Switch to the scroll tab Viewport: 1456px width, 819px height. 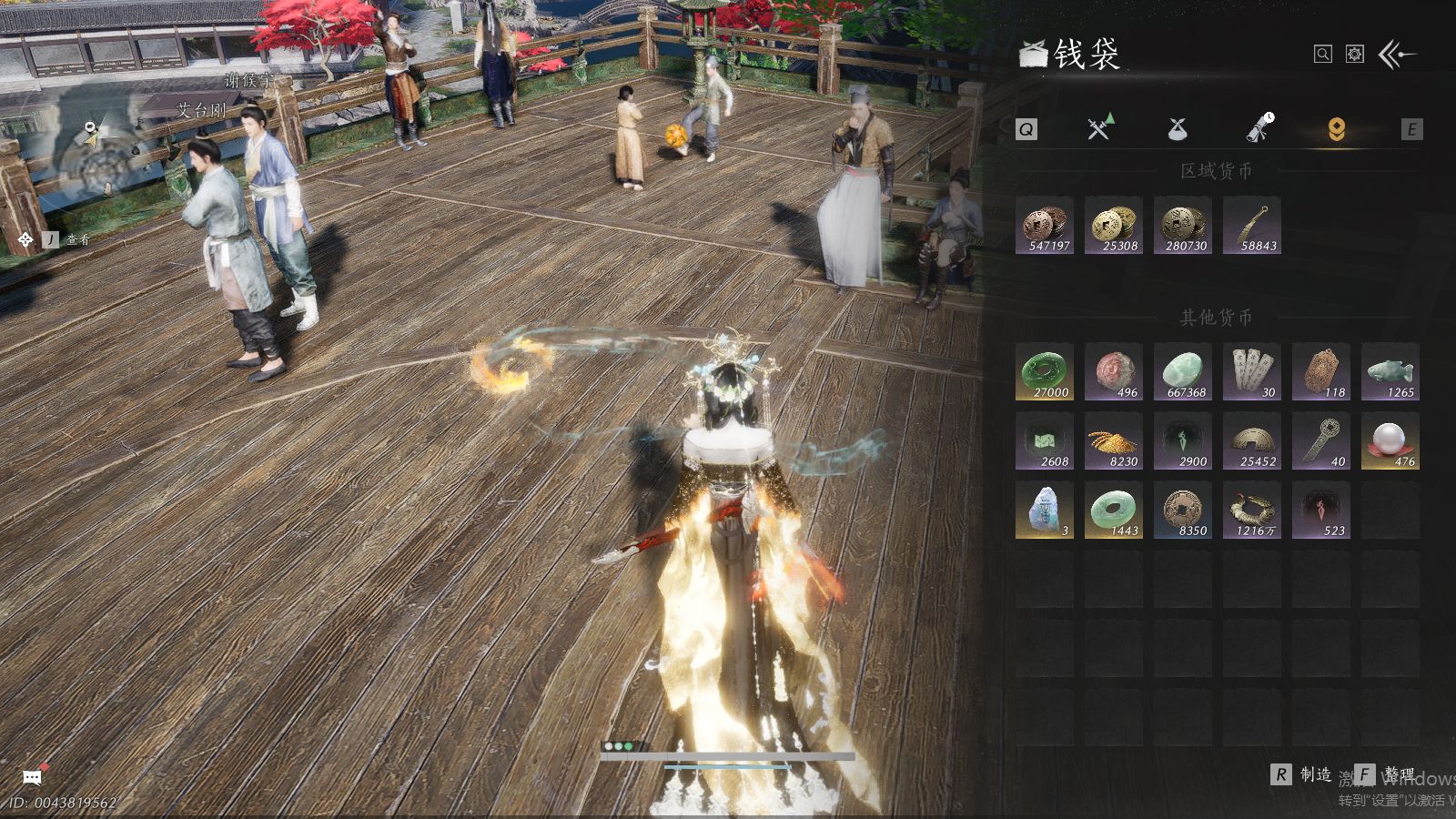pyautogui.click(x=1259, y=129)
